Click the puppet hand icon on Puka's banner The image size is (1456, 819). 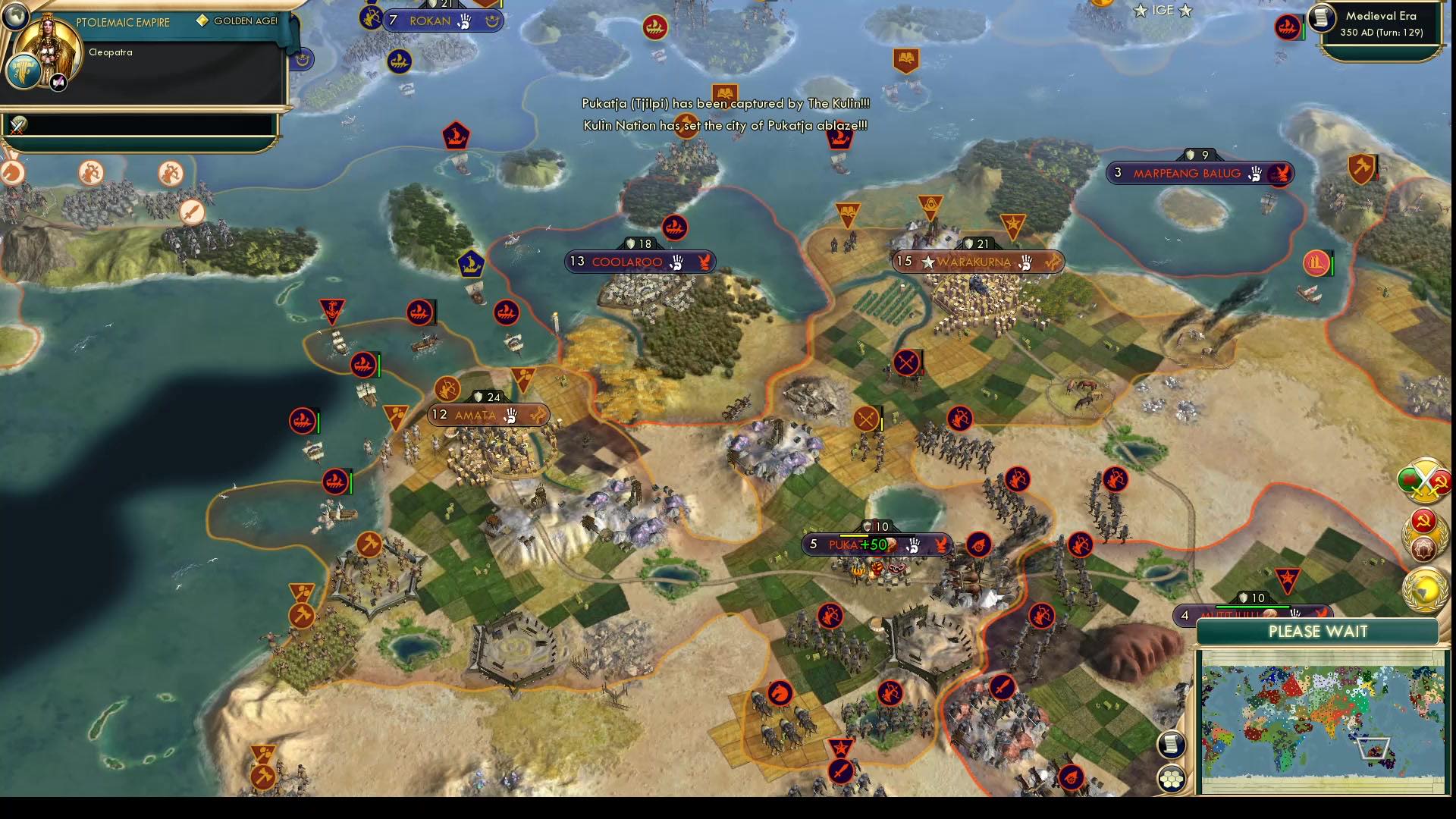(915, 544)
